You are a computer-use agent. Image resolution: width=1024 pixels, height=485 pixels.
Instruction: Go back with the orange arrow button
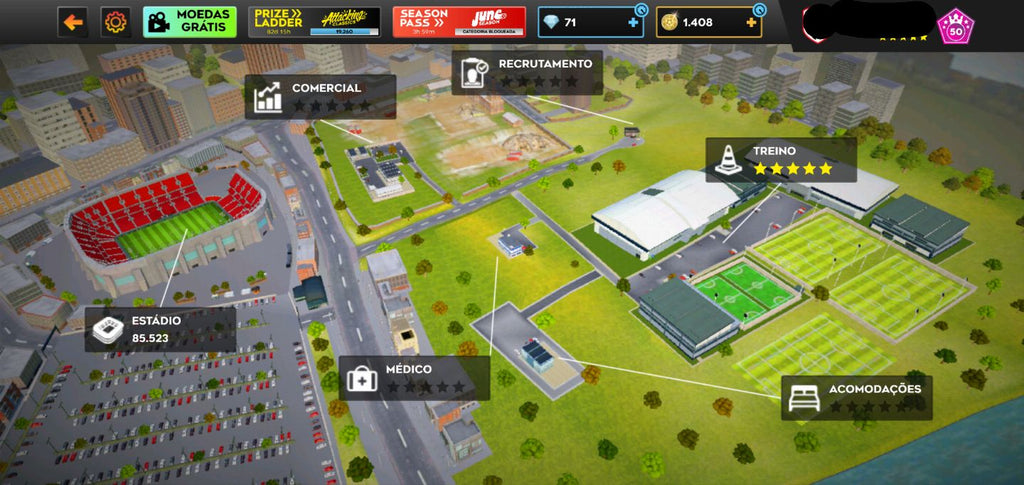[x=72, y=21]
